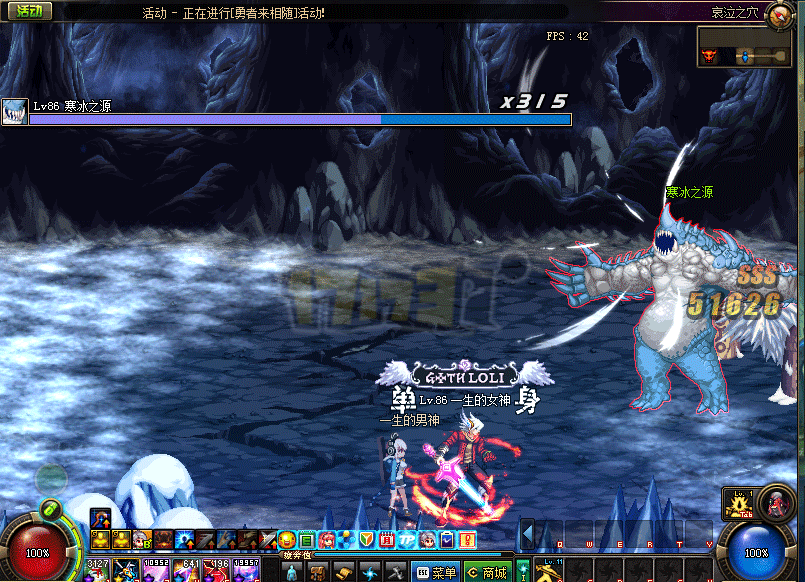Screen dimensions: 805x582
Task: Use the consumable slot showing 19957
Action: (245, 571)
